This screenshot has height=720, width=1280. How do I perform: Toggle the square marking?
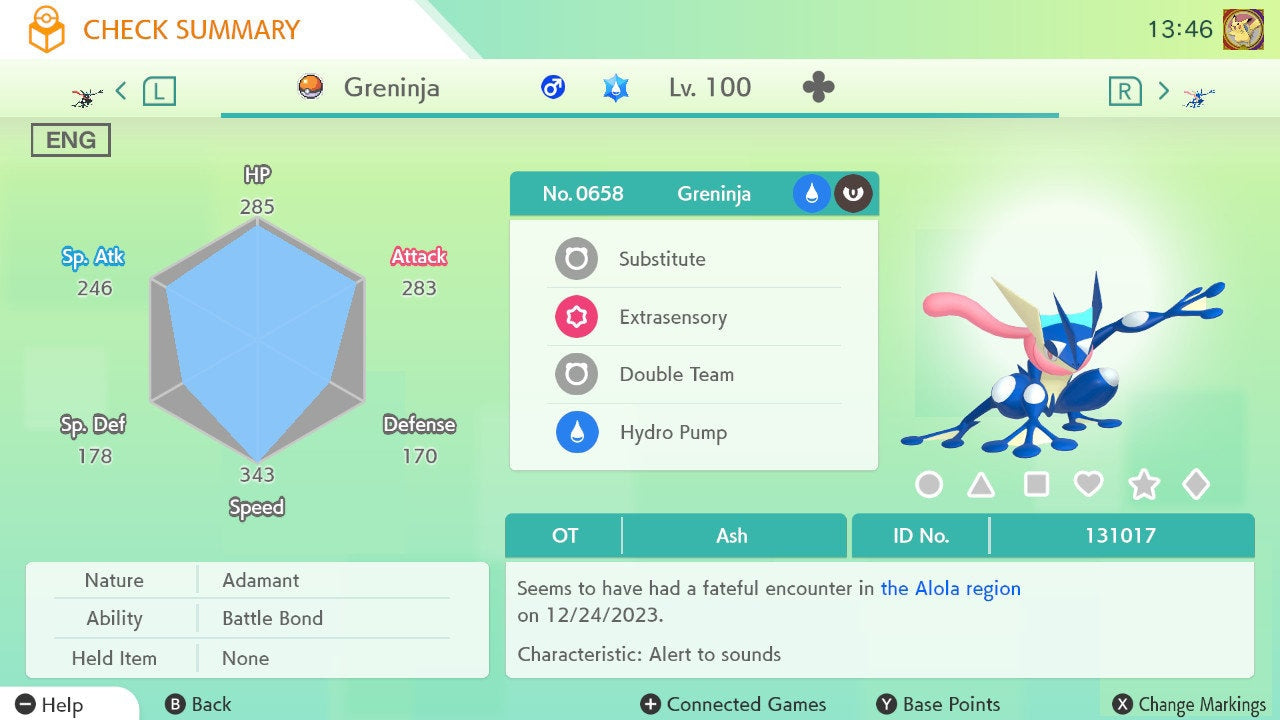[x=1036, y=485]
